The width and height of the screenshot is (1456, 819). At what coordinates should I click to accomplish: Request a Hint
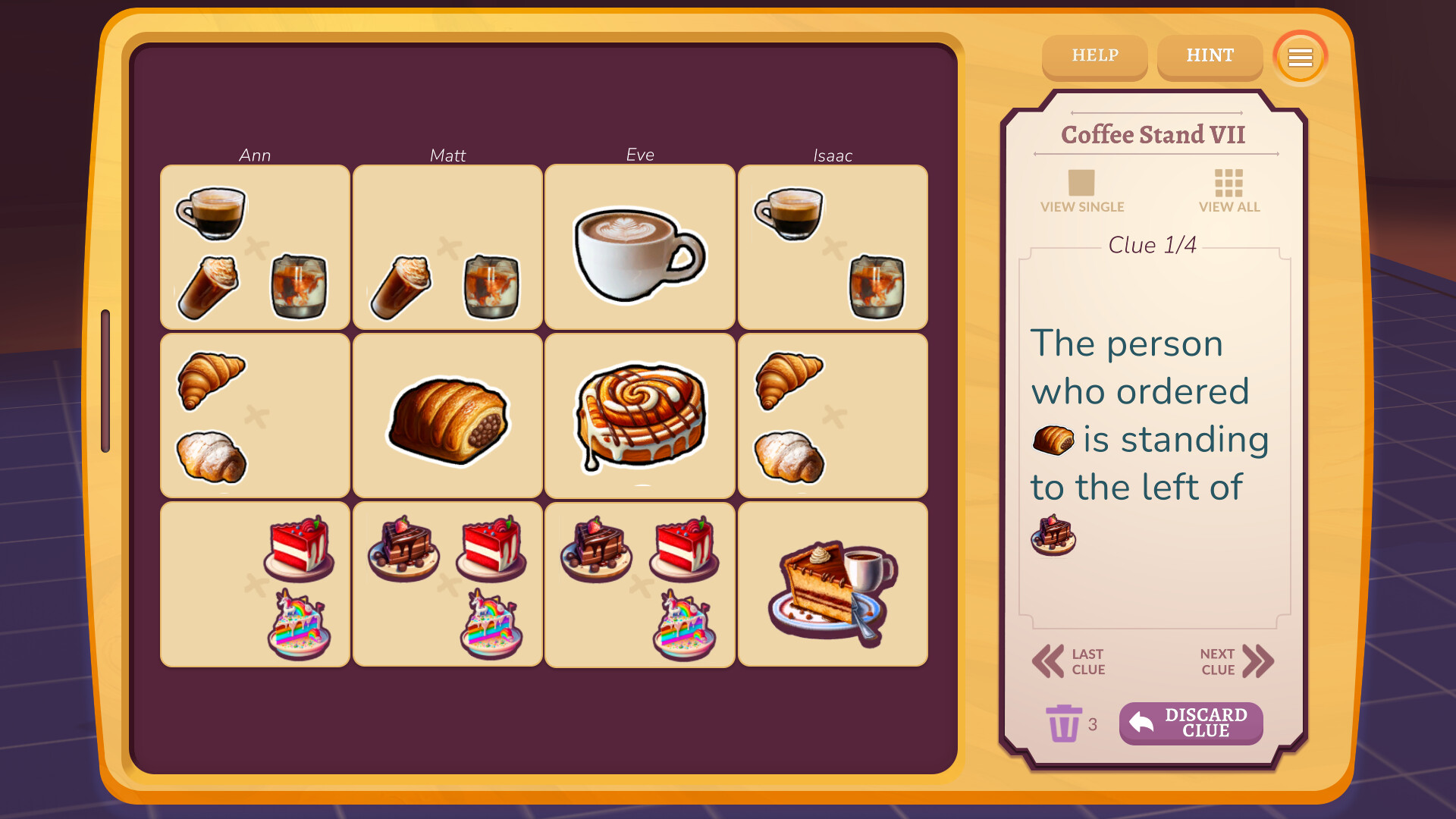pyautogui.click(x=1210, y=56)
